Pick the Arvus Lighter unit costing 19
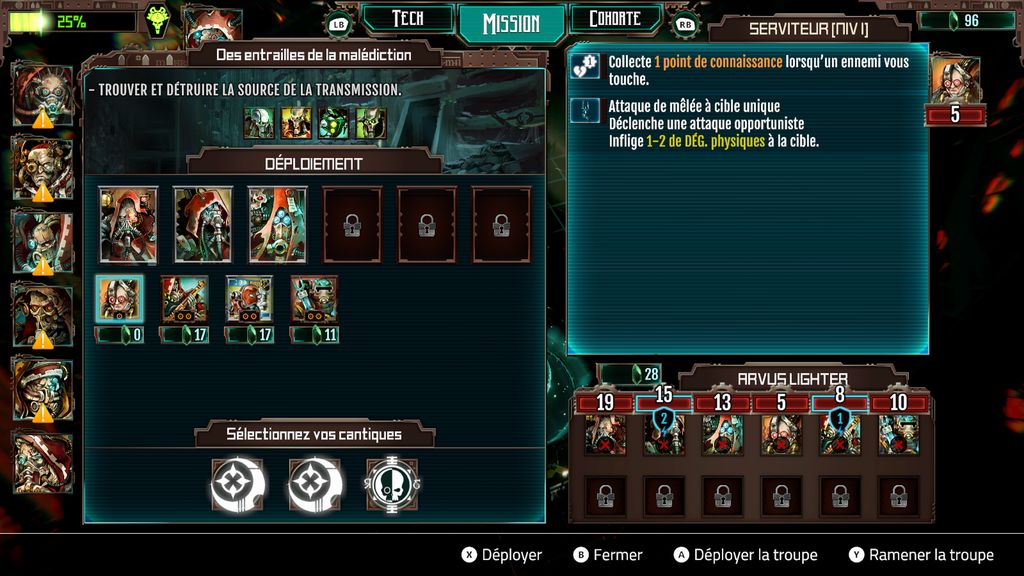1024x576 pixels. 605,436
